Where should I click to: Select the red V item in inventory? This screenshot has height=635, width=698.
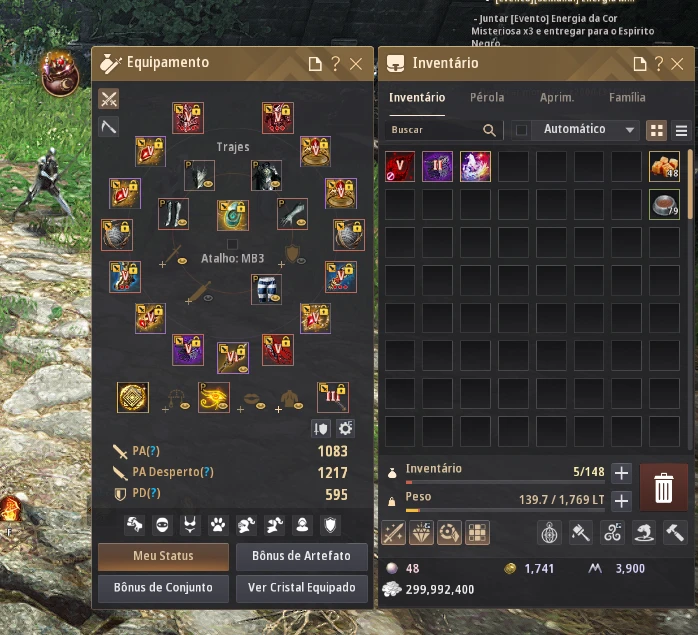click(401, 166)
